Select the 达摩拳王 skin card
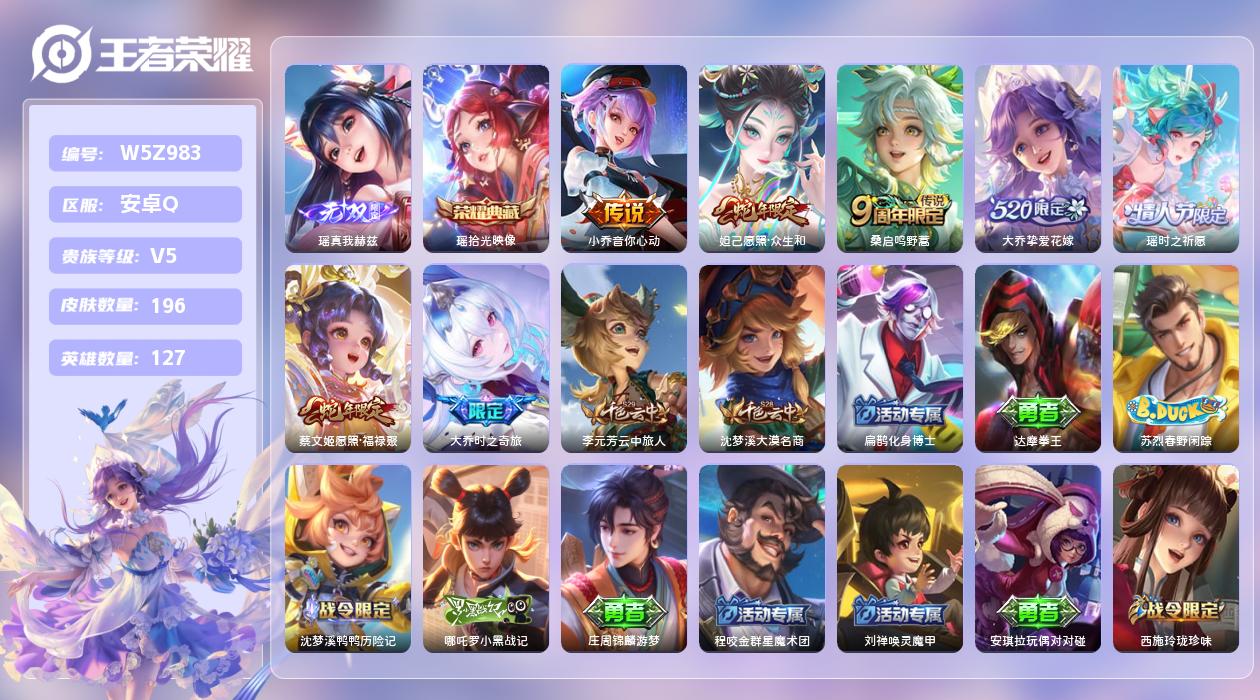1260x700 pixels. coord(1037,358)
